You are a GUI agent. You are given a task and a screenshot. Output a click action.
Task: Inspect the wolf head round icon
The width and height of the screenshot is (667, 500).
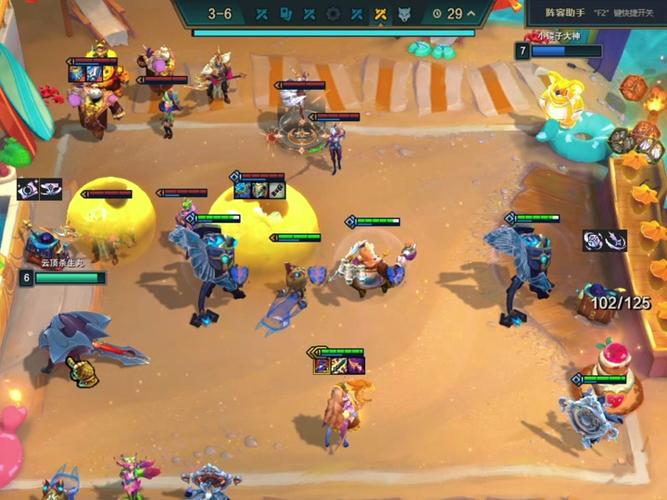pos(404,14)
